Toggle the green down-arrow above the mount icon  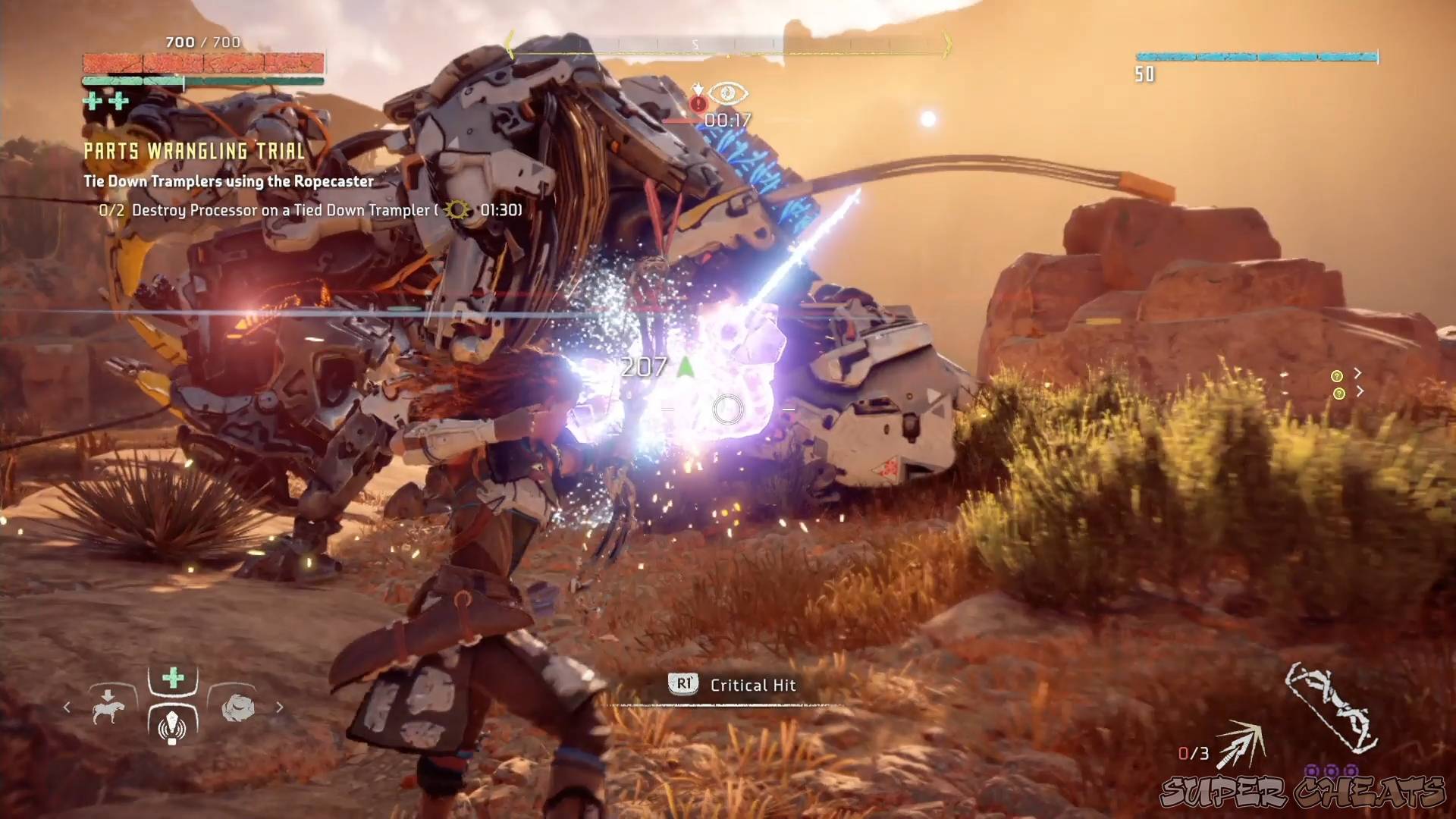[x=107, y=695]
